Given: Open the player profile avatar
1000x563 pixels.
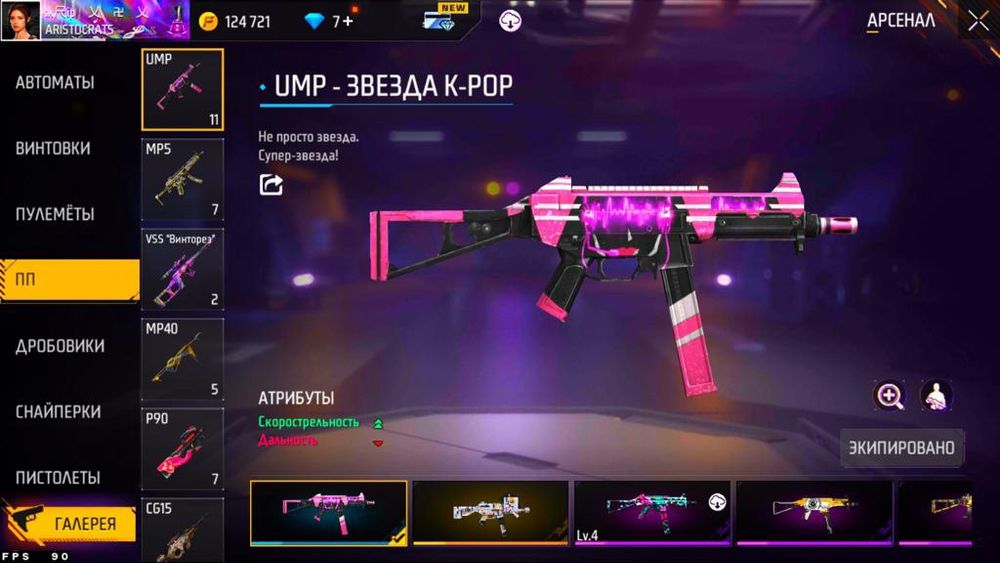Looking at the screenshot, I should [21, 19].
